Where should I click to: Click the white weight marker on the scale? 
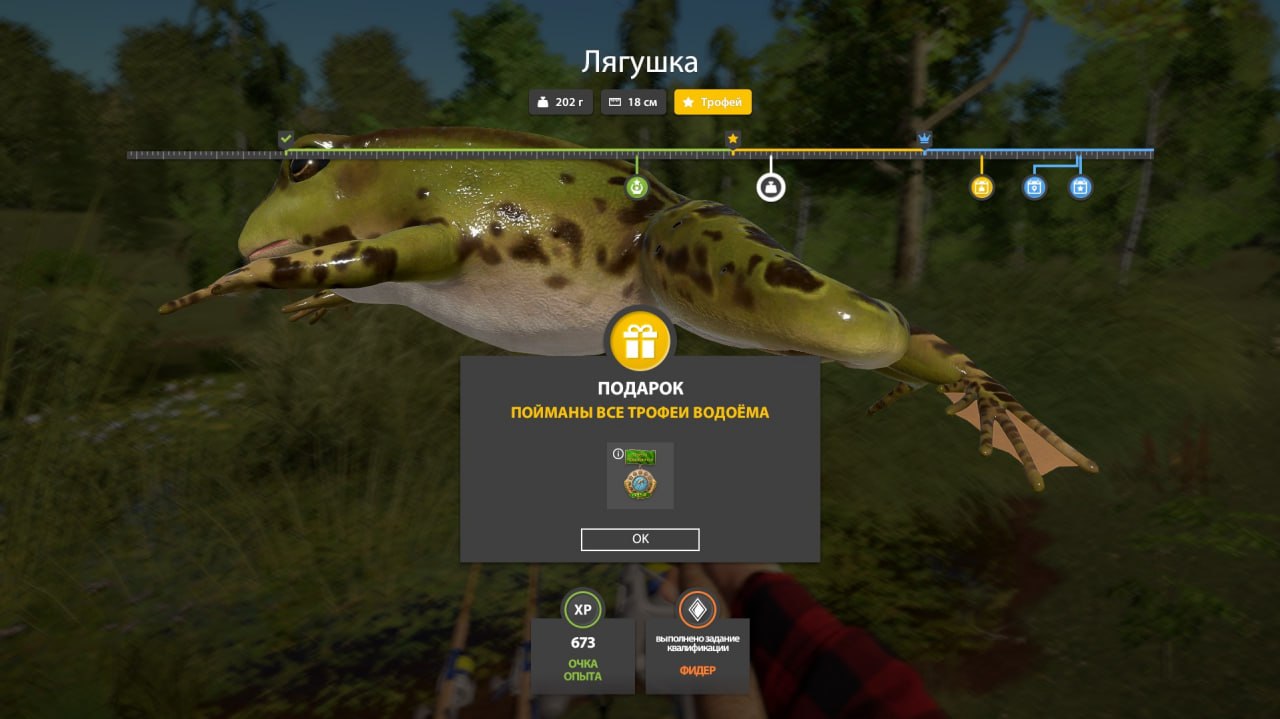click(x=770, y=186)
